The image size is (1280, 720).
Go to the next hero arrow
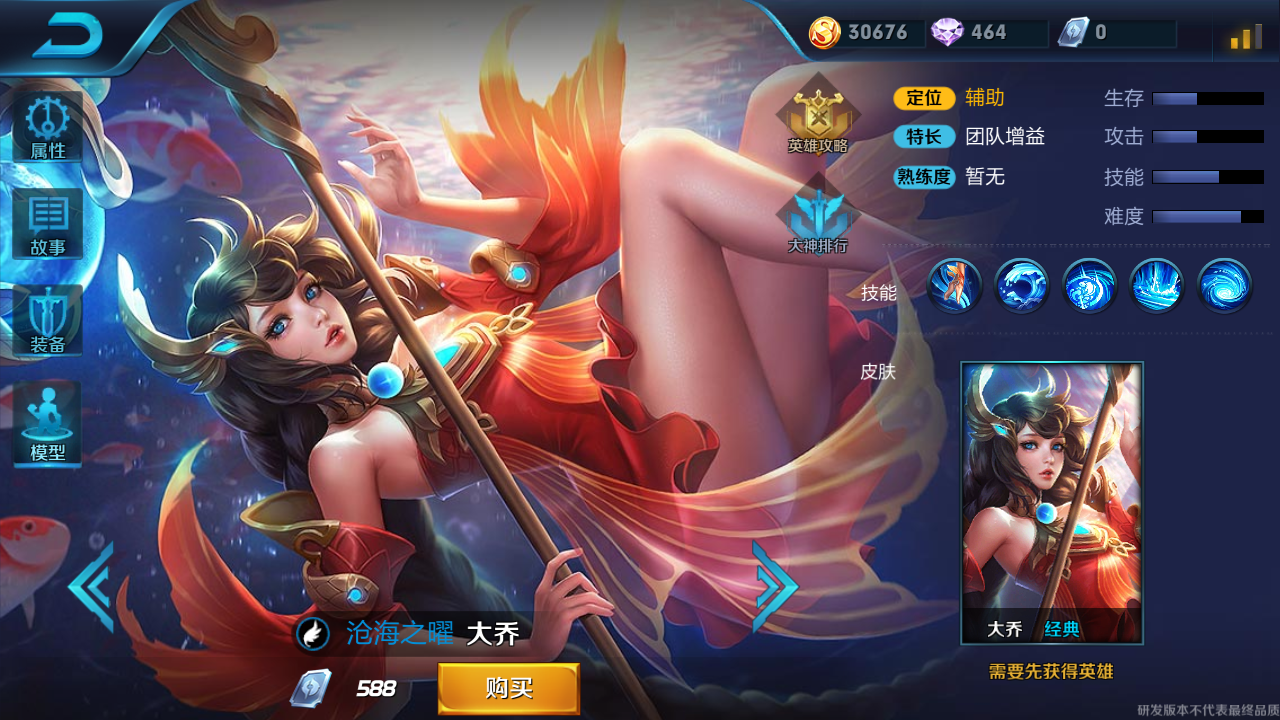click(774, 587)
